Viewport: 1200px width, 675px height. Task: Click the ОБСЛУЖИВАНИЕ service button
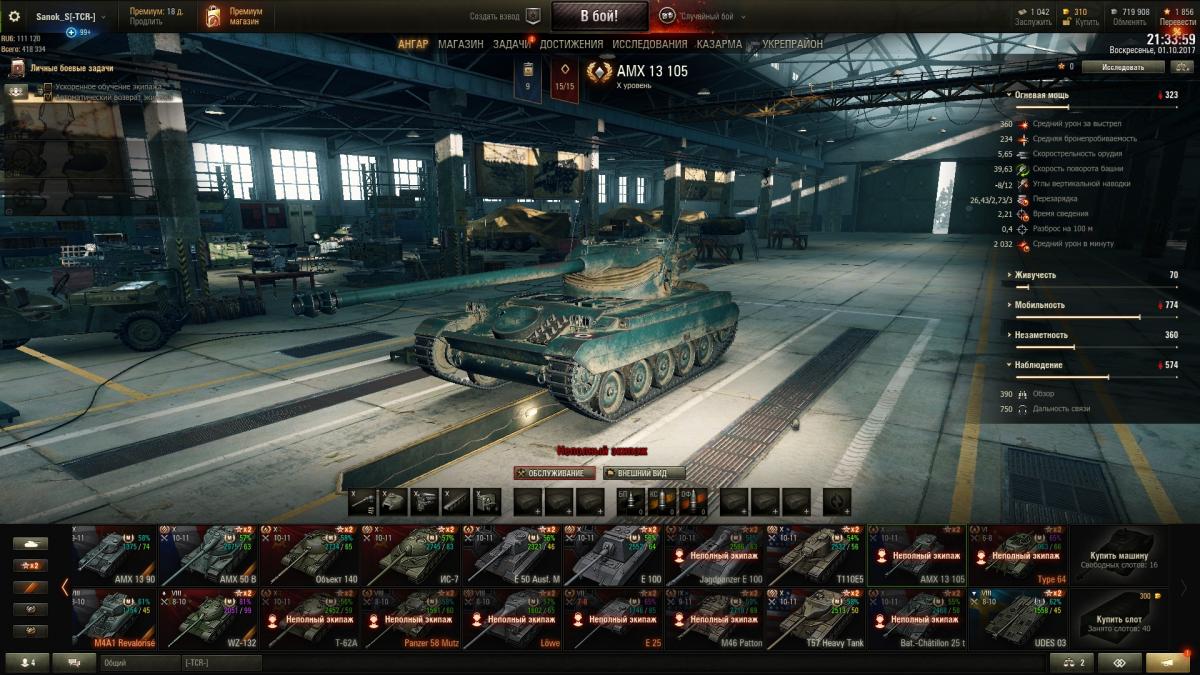click(x=555, y=473)
